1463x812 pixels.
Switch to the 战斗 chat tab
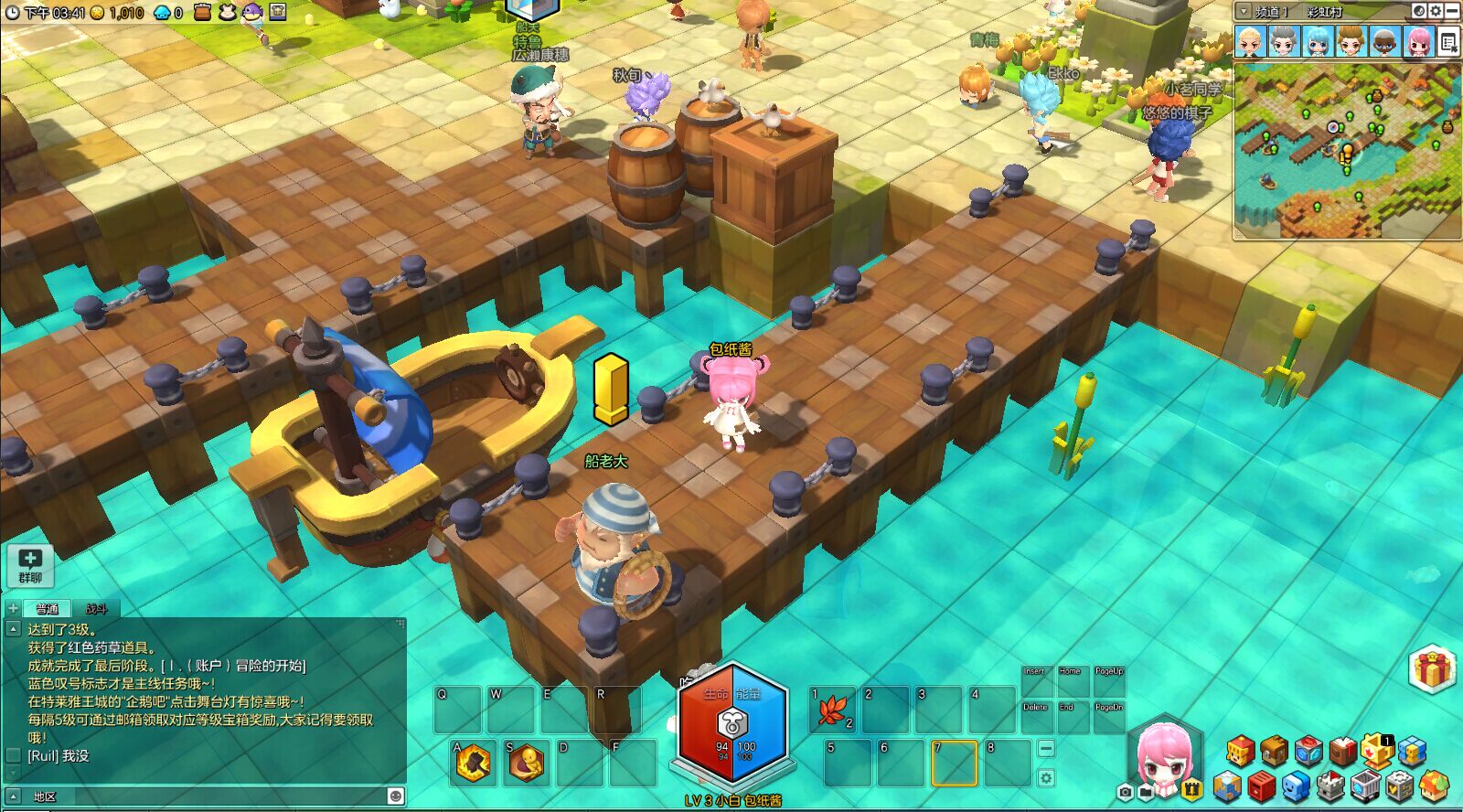(96, 608)
